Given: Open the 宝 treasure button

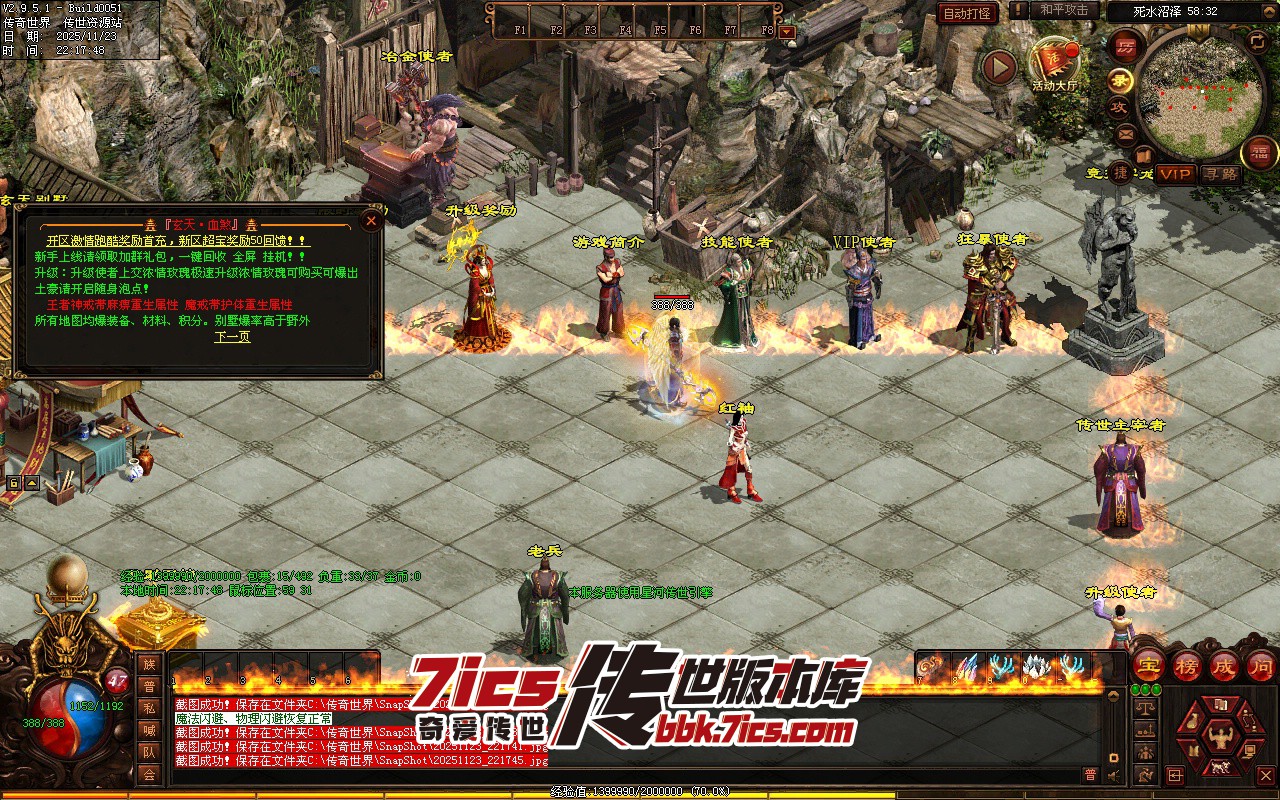Looking at the screenshot, I should pos(1149,666).
